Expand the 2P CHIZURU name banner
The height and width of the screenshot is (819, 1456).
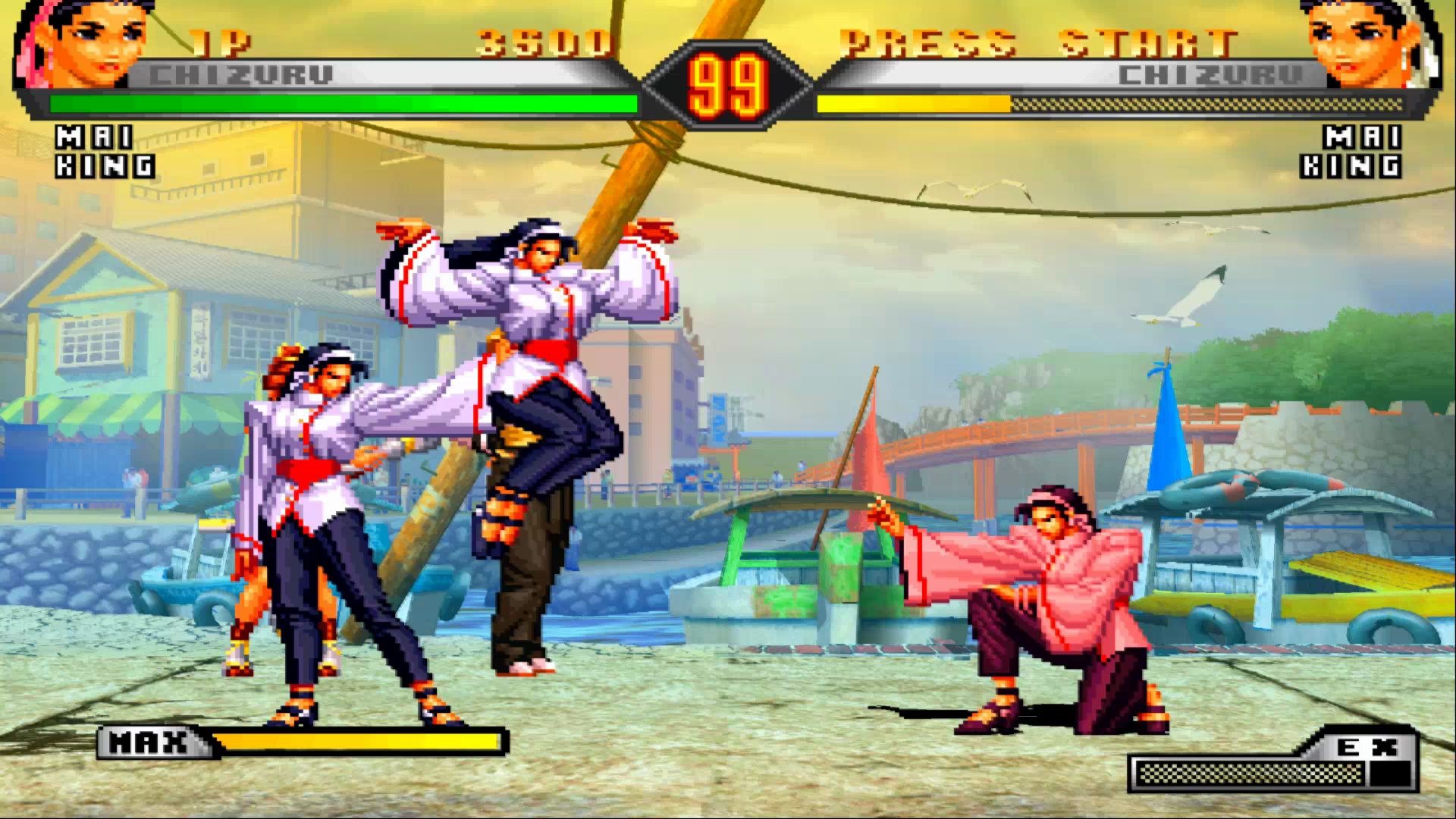click(x=1208, y=72)
